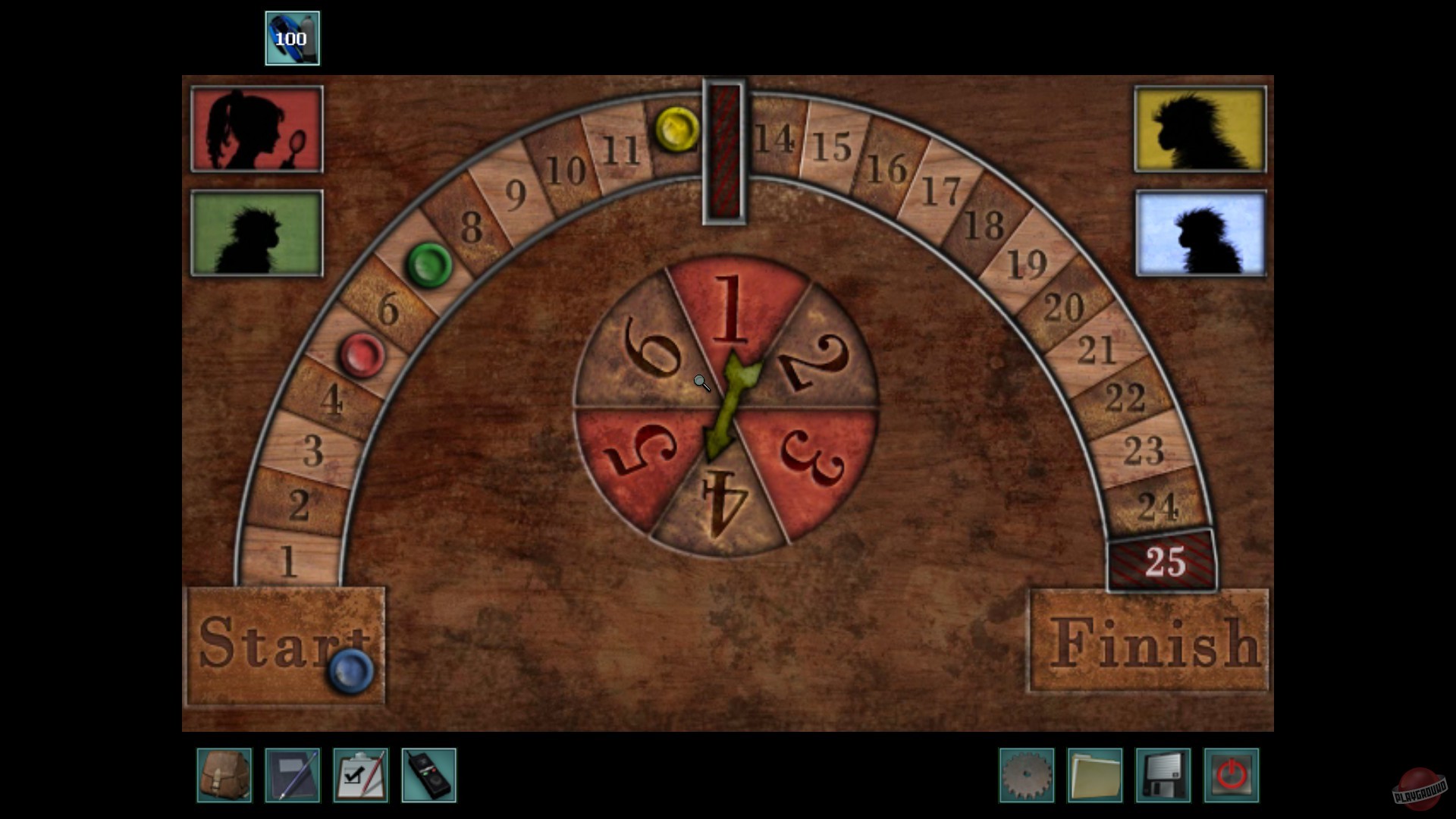Select Nancy's red player portrait
Viewport: 1456px width, 819px height.
(x=256, y=129)
